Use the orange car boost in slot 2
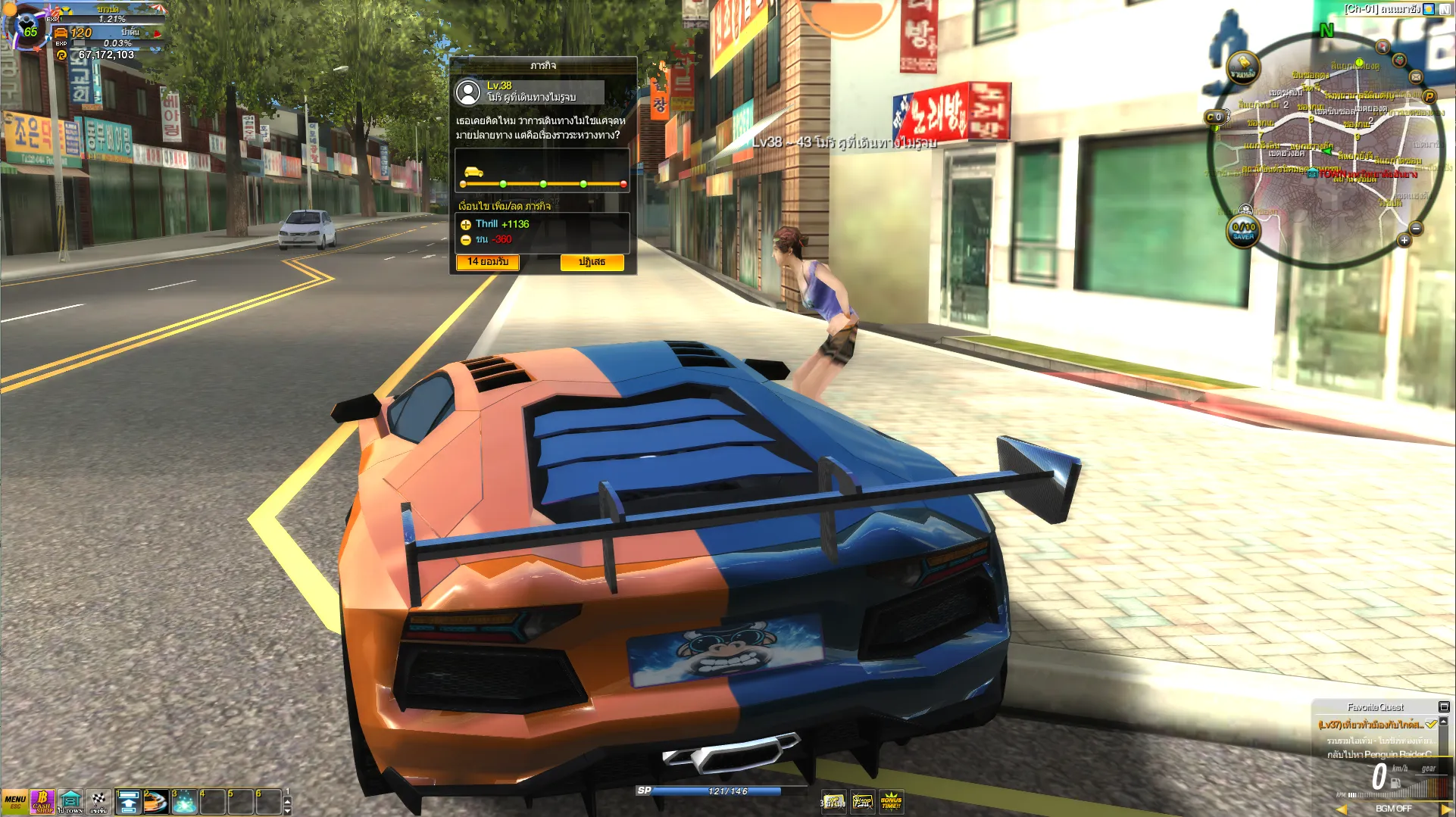Image resolution: width=1456 pixels, height=817 pixels. [156, 802]
